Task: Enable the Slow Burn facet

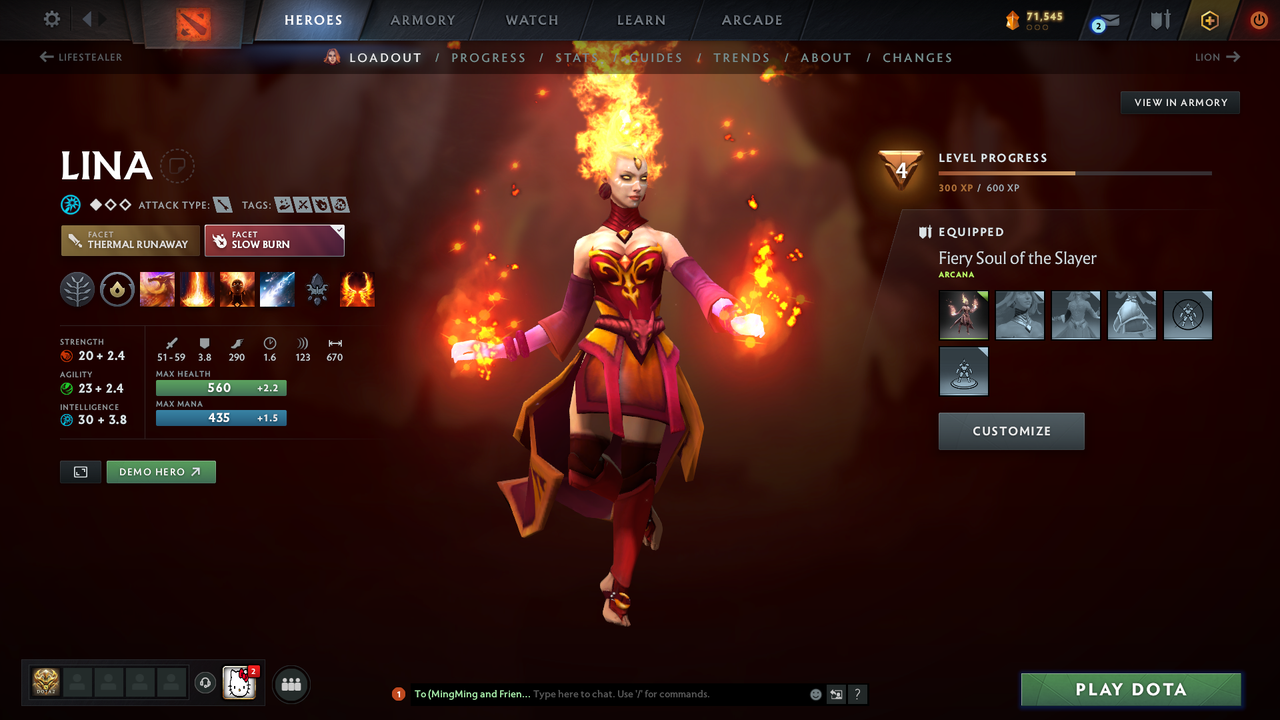Action: click(274, 240)
